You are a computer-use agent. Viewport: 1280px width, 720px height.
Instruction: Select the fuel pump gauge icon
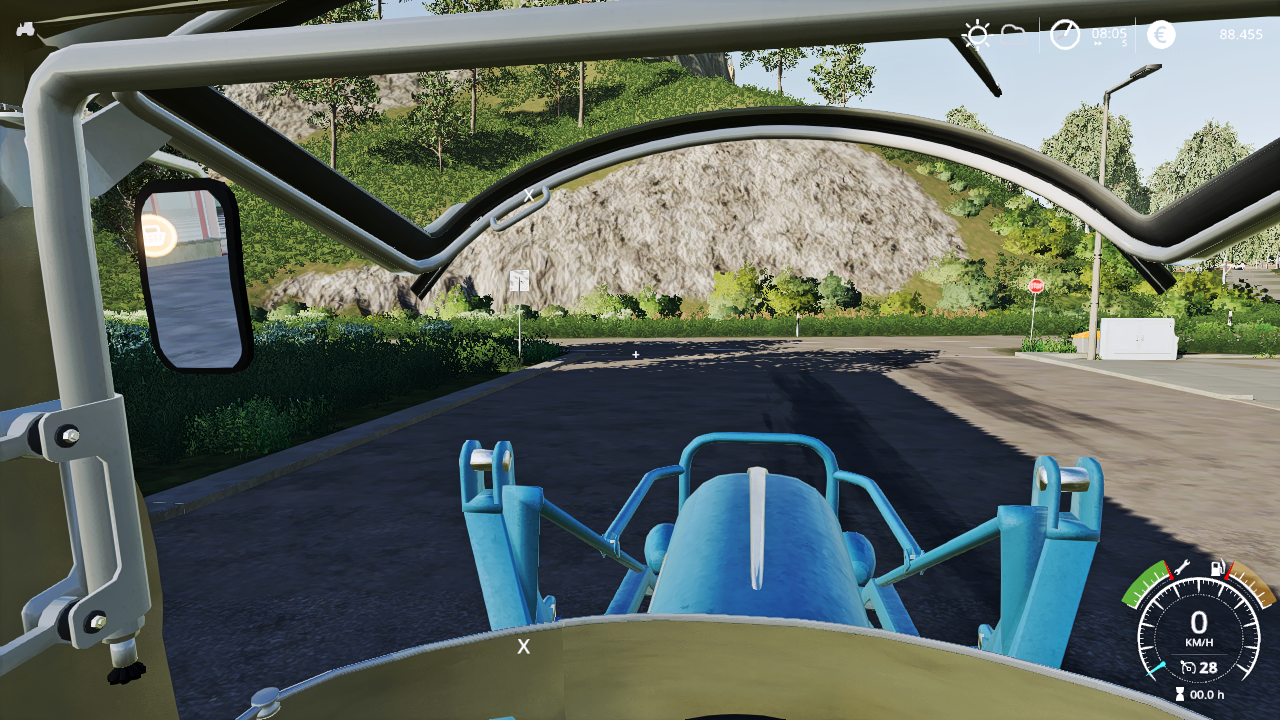1218,569
